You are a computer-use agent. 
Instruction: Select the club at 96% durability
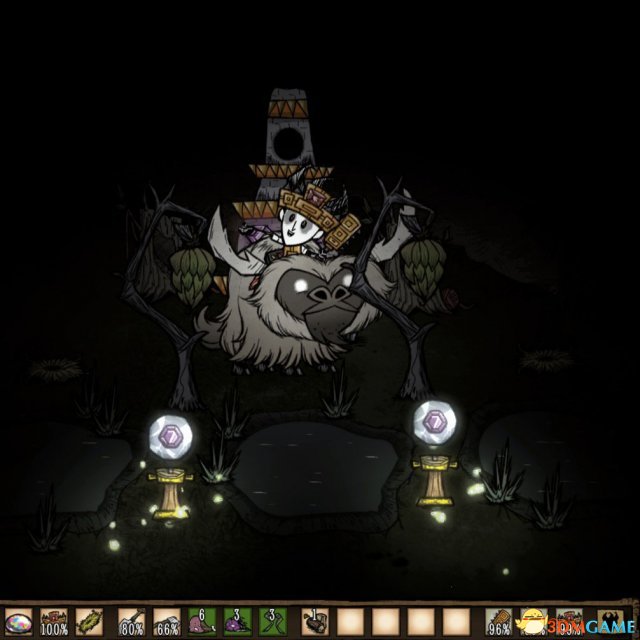point(501,621)
